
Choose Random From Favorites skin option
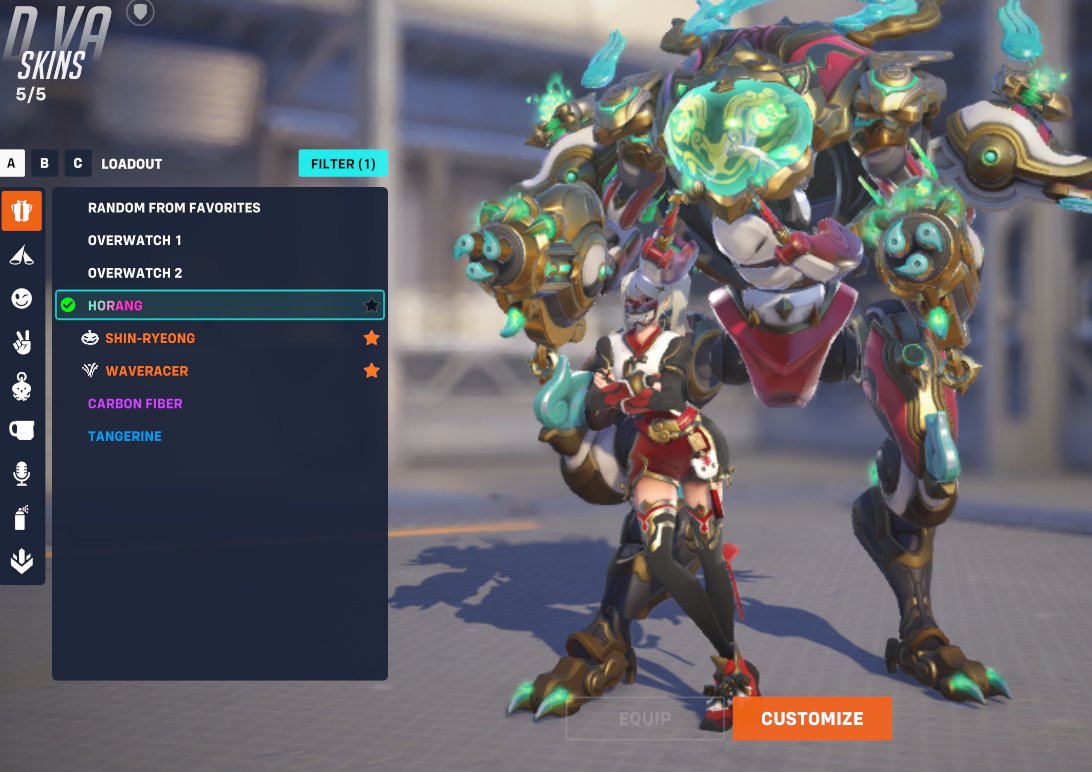pyautogui.click(x=174, y=208)
